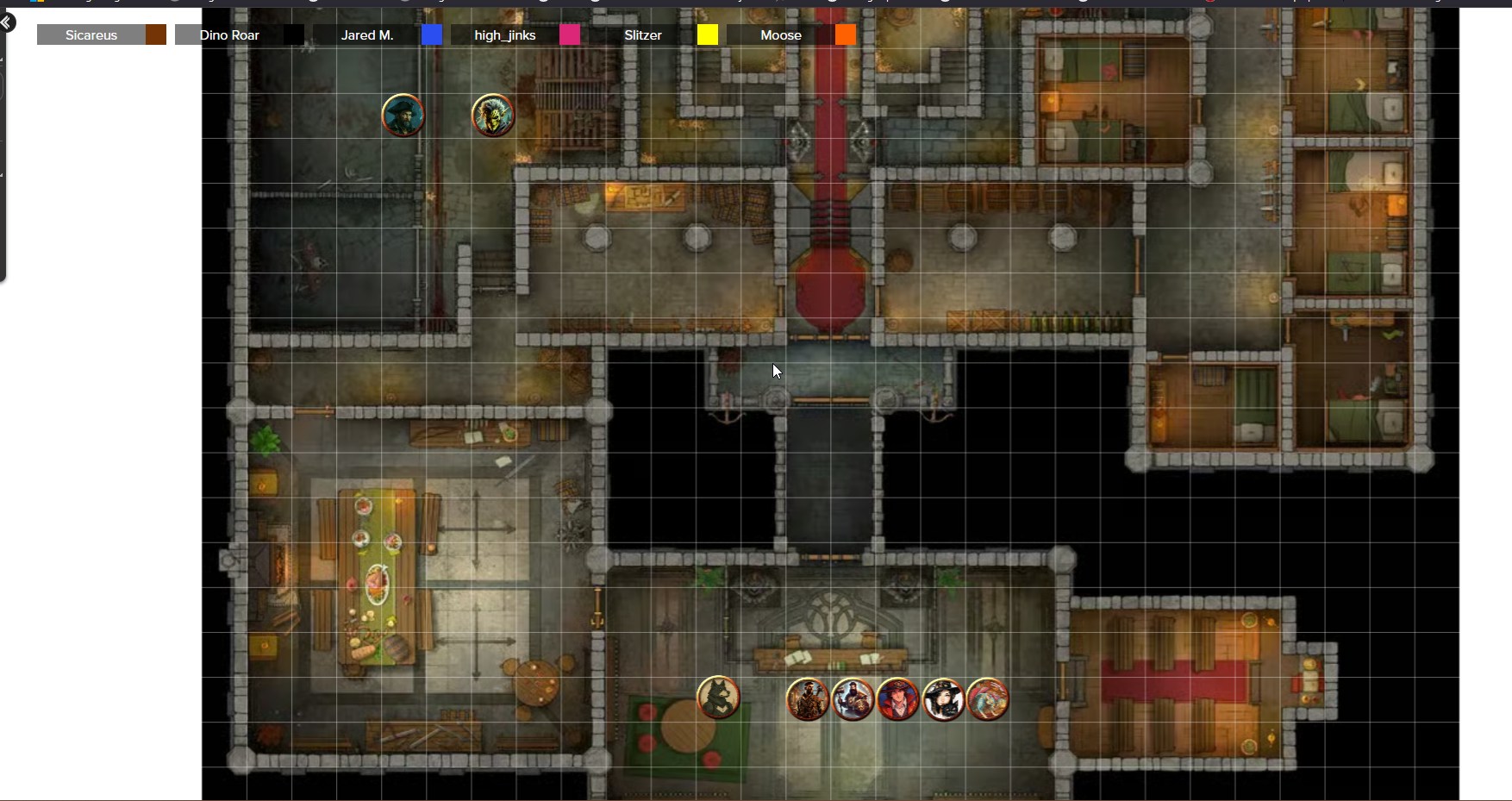
Task: Select the pirate captain token with the tricorn hat
Action: pos(403,115)
